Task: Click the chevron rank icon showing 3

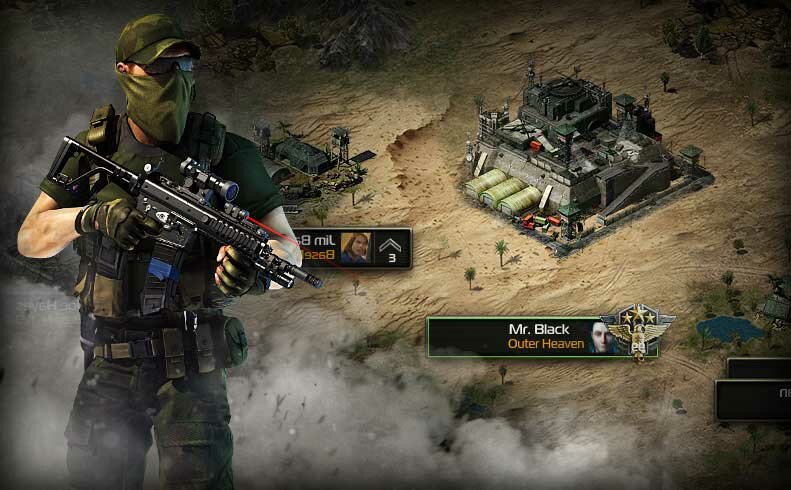Action: (391, 247)
